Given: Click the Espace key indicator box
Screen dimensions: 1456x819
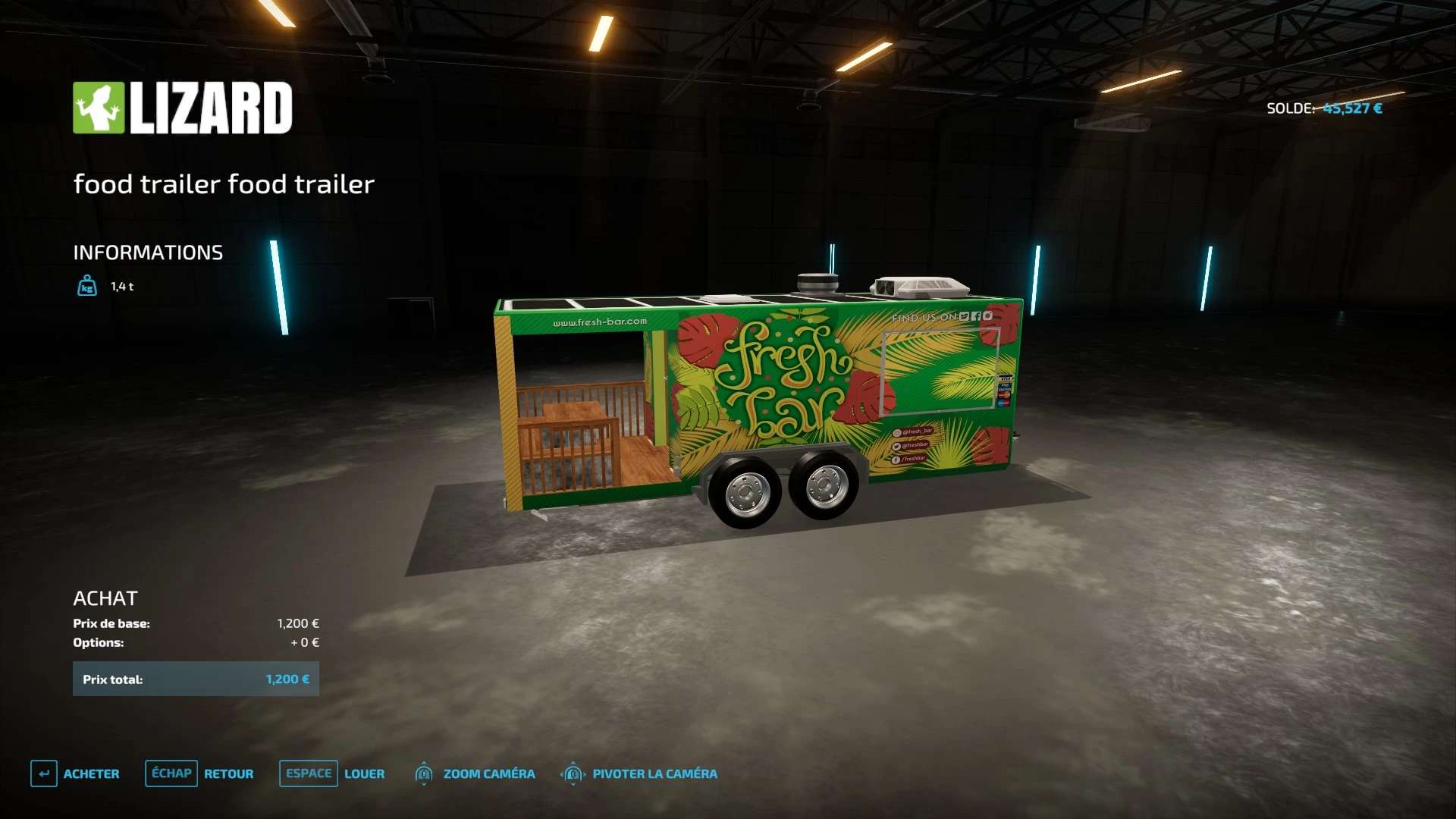Looking at the screenshot, I should [308, 773].
